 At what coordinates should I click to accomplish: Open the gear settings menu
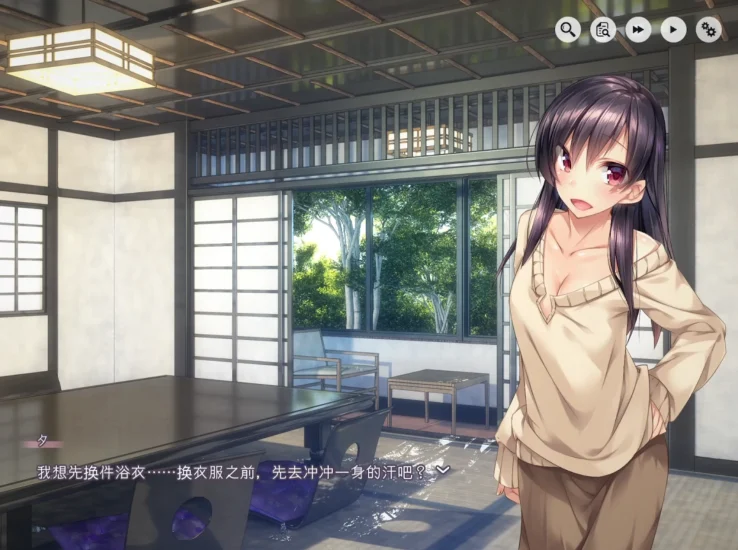[x=709, y=30]
